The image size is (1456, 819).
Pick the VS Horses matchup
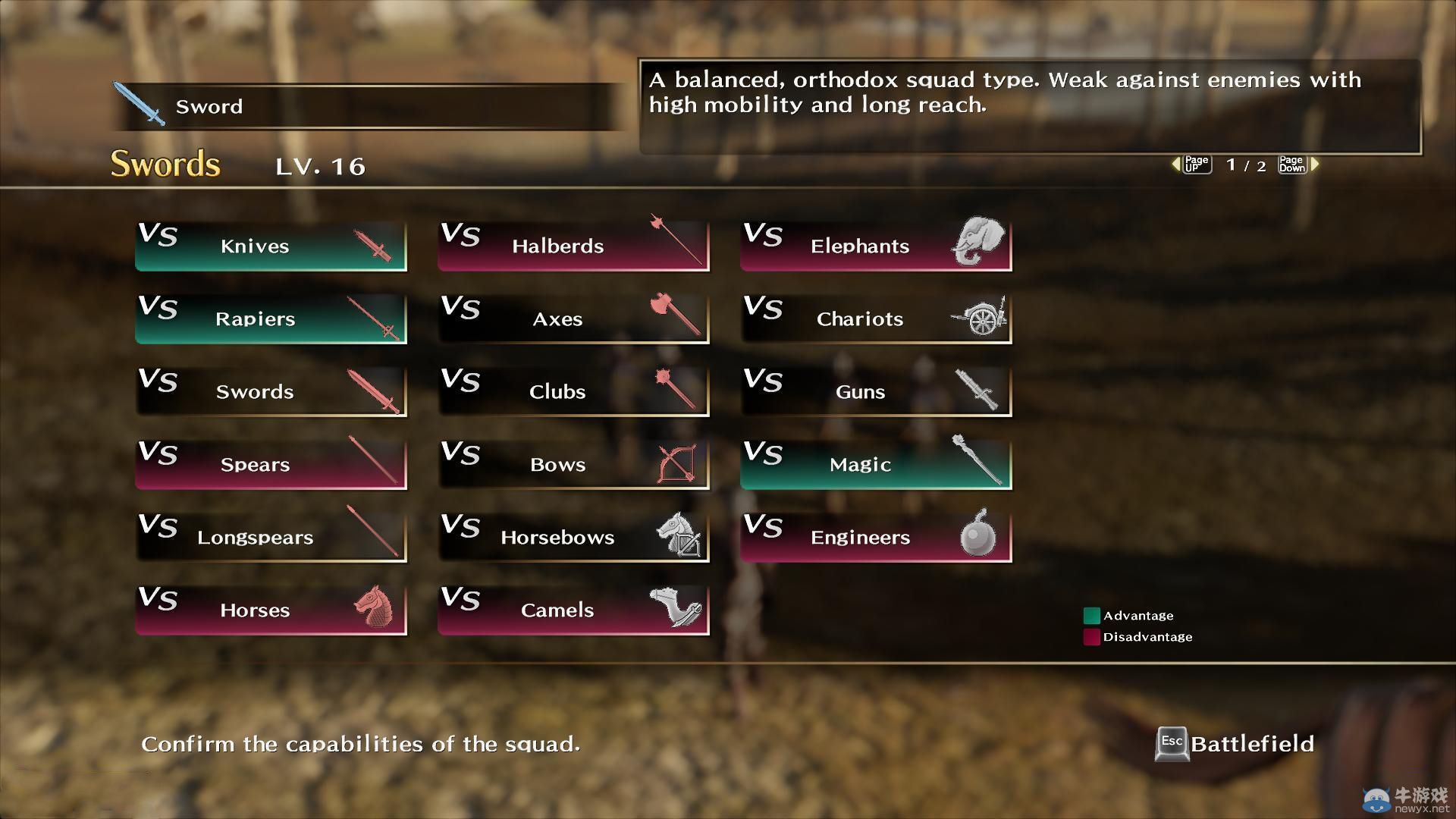(x=271, y=610)
